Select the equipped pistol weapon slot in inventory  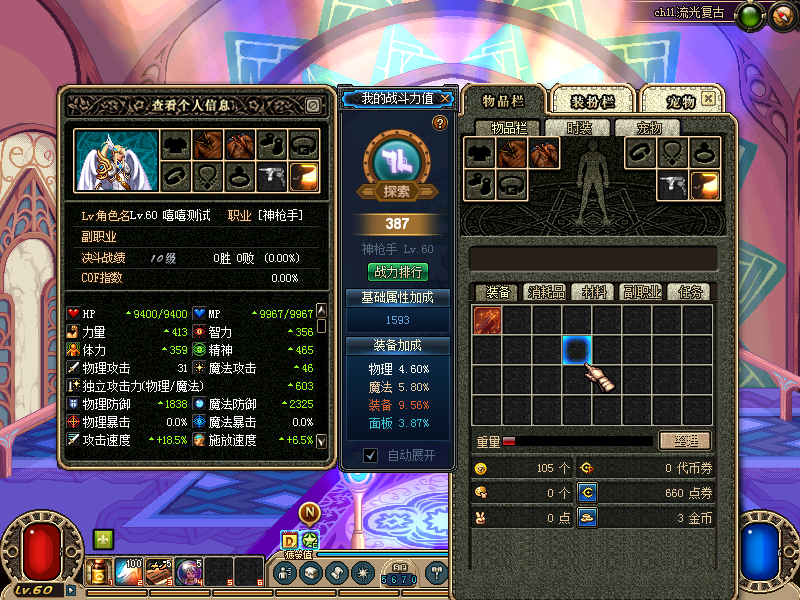(672, 184)
